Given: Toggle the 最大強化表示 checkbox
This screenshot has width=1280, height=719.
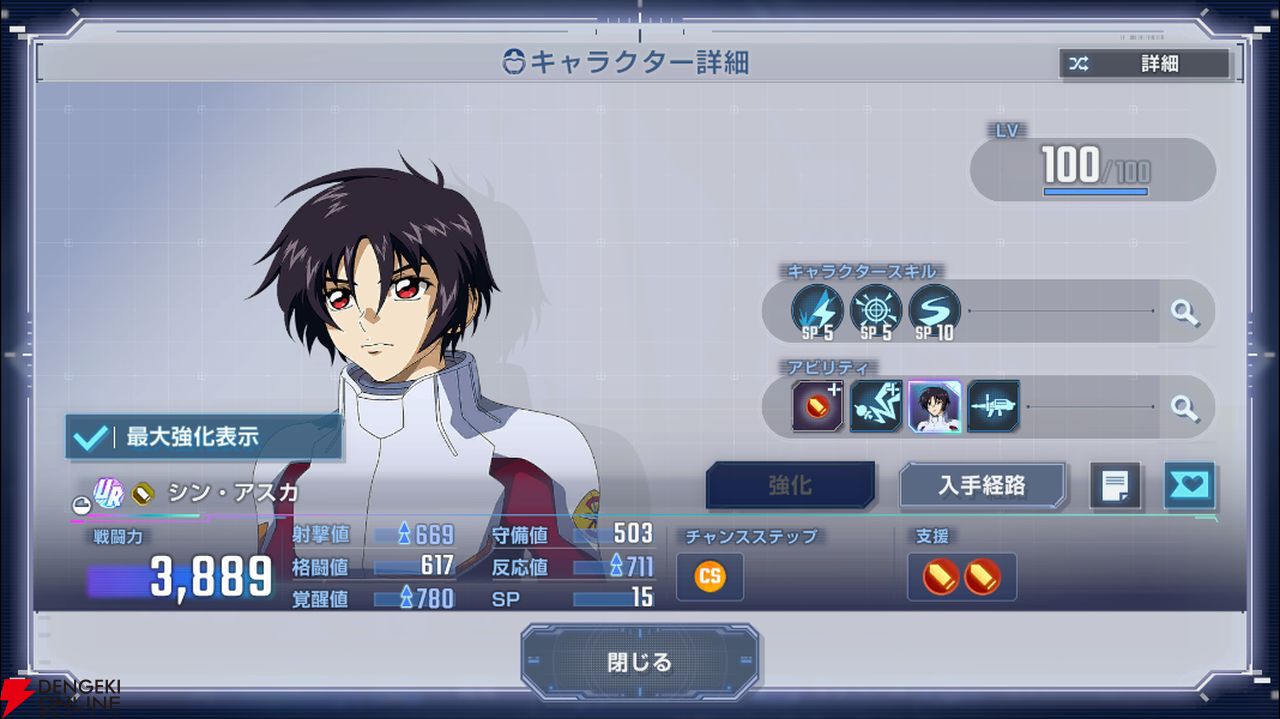Looking at the screenshot, I should (92, 437).
